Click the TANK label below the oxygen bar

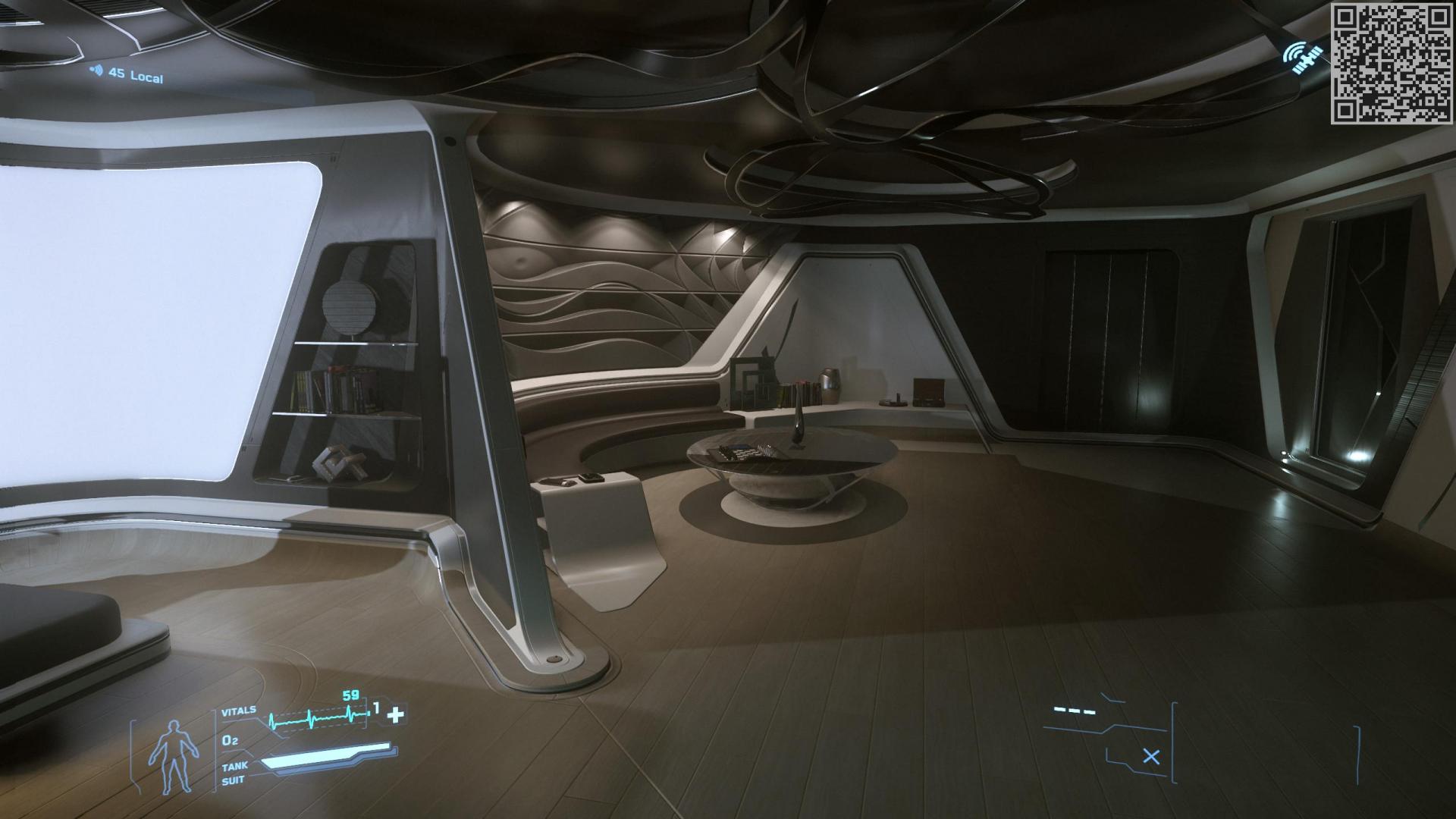coord(235,767)
